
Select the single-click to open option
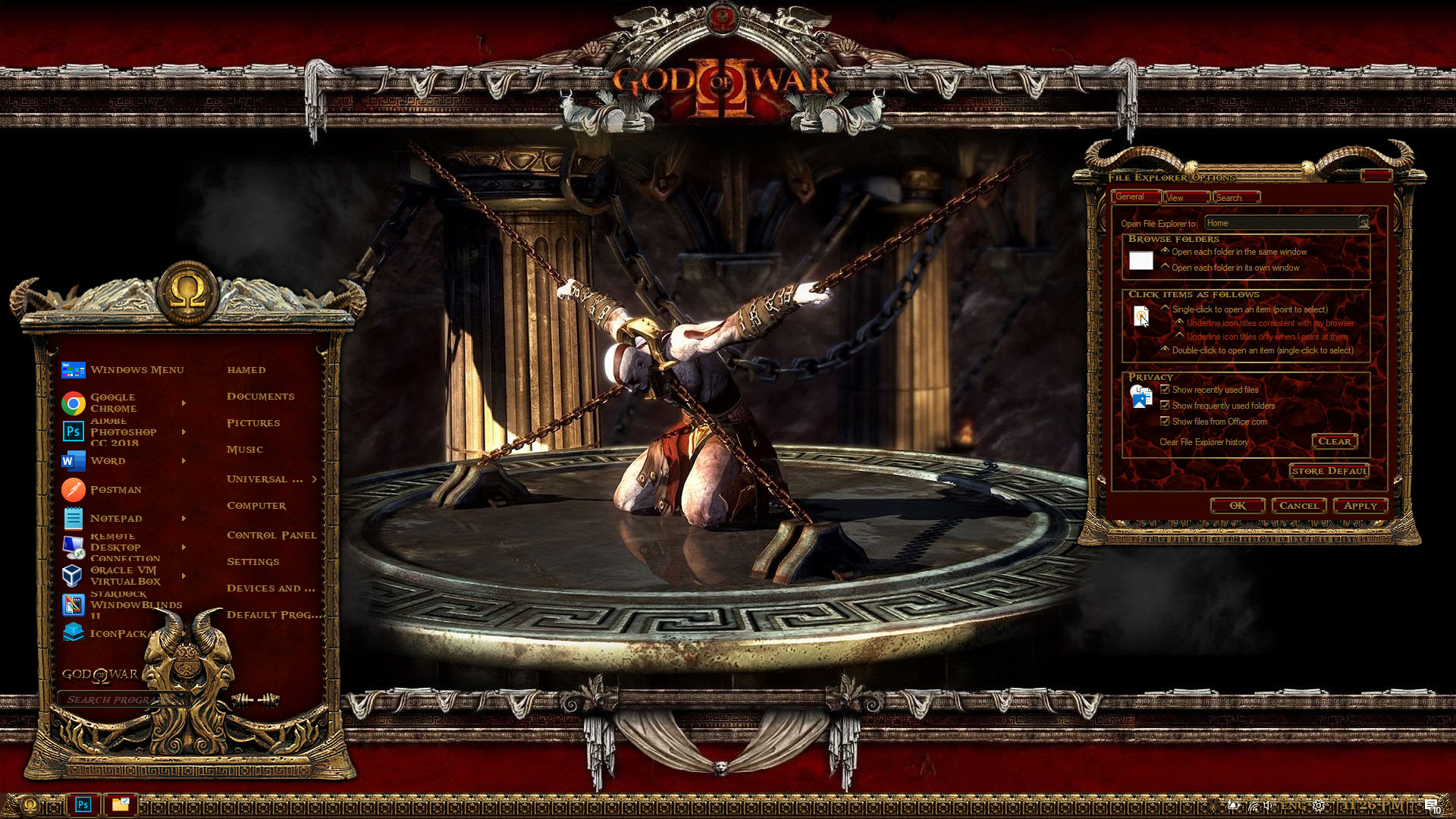point(1166,309)
